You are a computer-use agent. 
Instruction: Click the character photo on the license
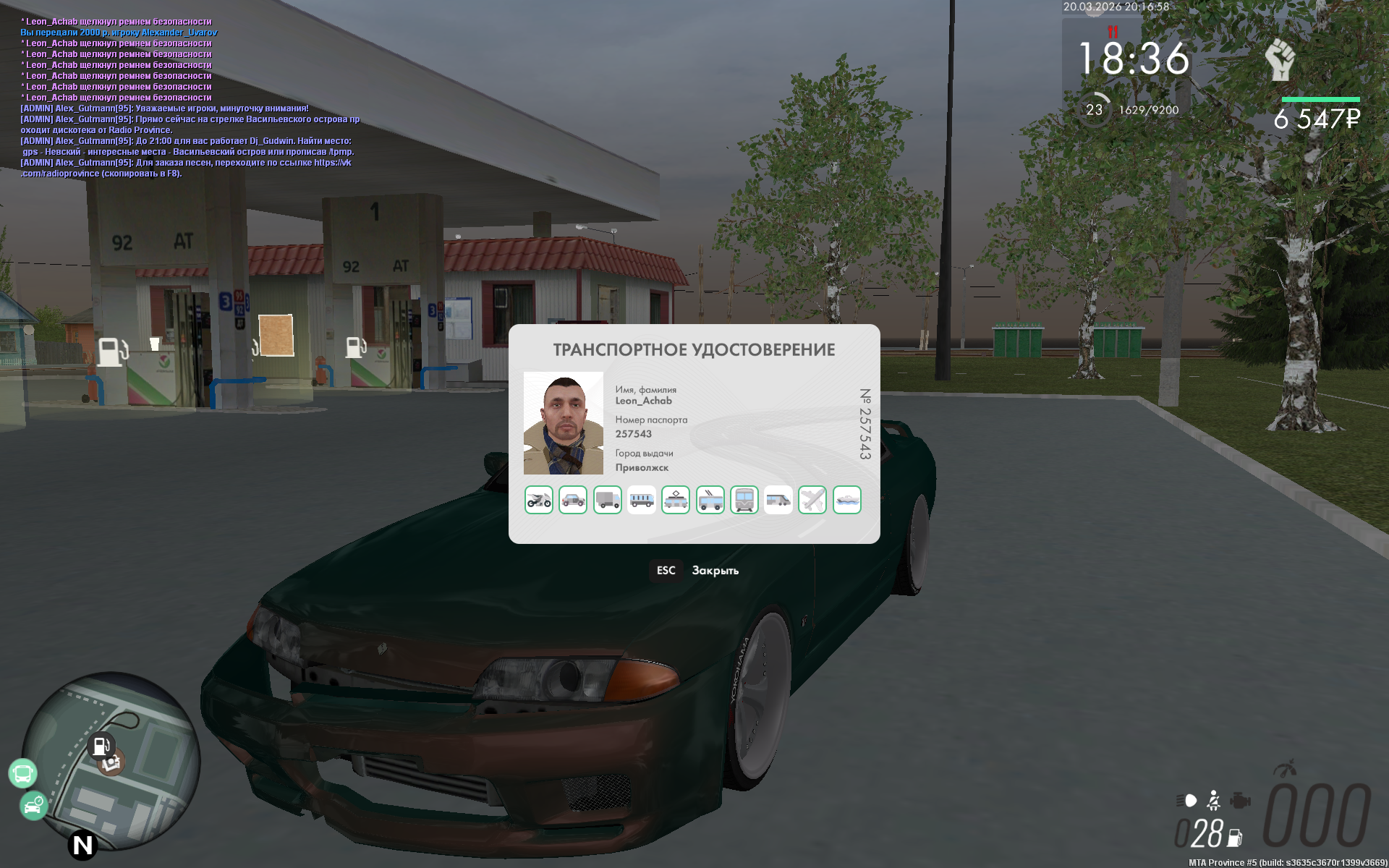point(564,423)
